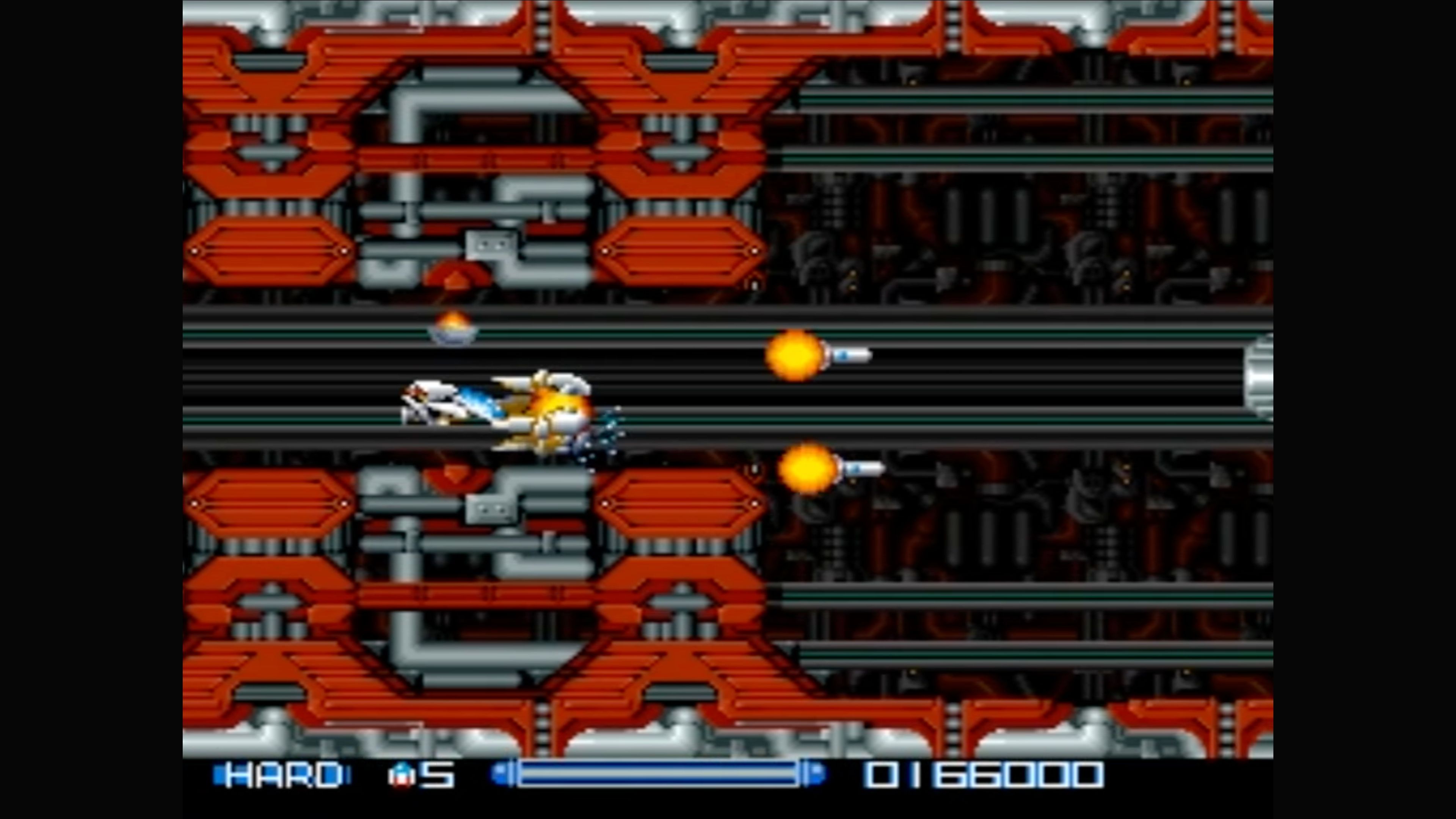Click the ship lives counter icon

(402, 775)
